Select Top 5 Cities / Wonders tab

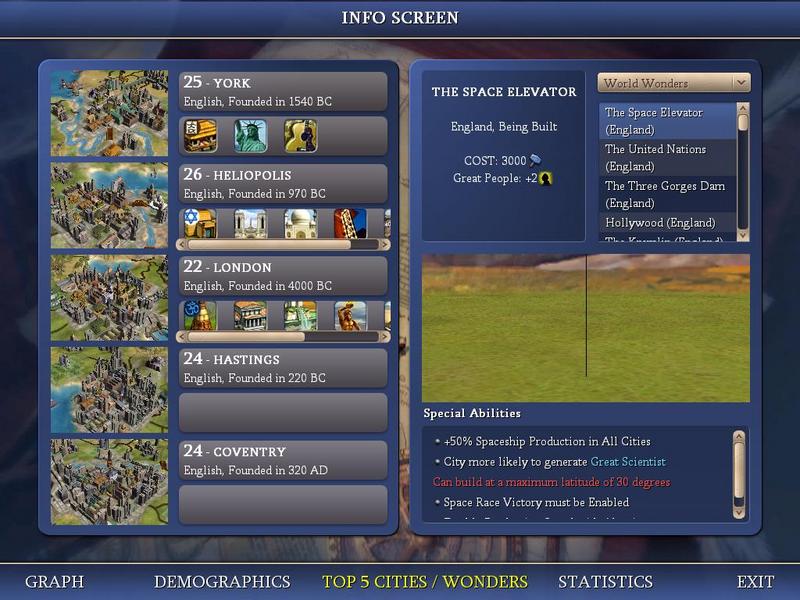(x=424, y=581)
